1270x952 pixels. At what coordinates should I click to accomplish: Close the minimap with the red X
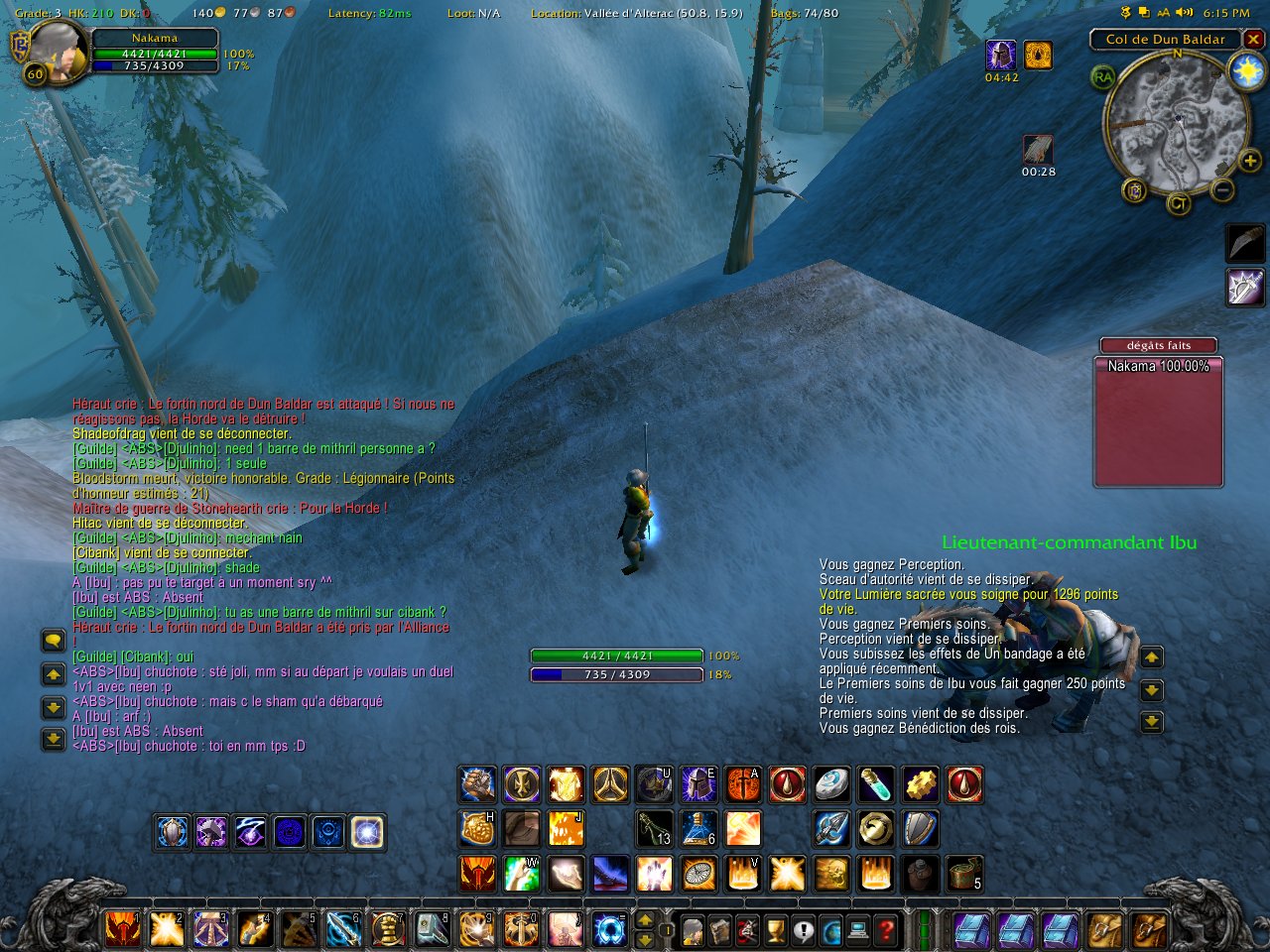pos(1254,40)
